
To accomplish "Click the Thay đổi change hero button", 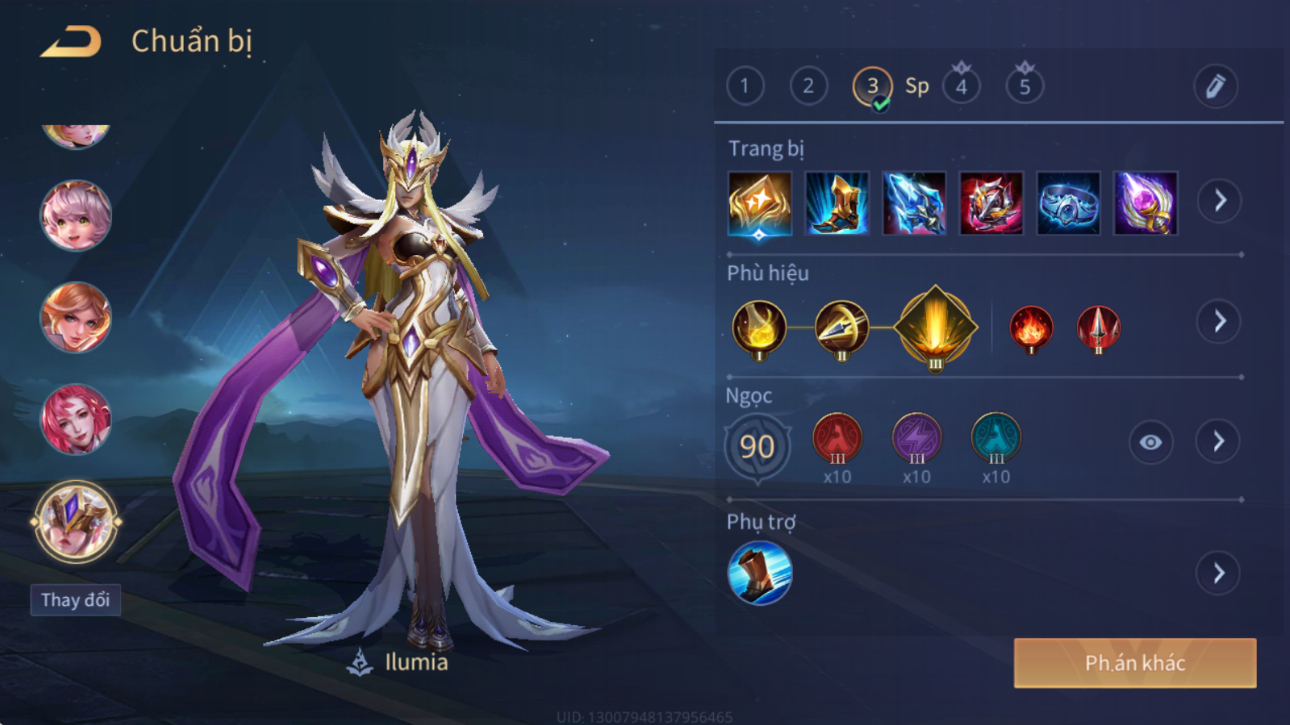I will click(x=75, y=600).
